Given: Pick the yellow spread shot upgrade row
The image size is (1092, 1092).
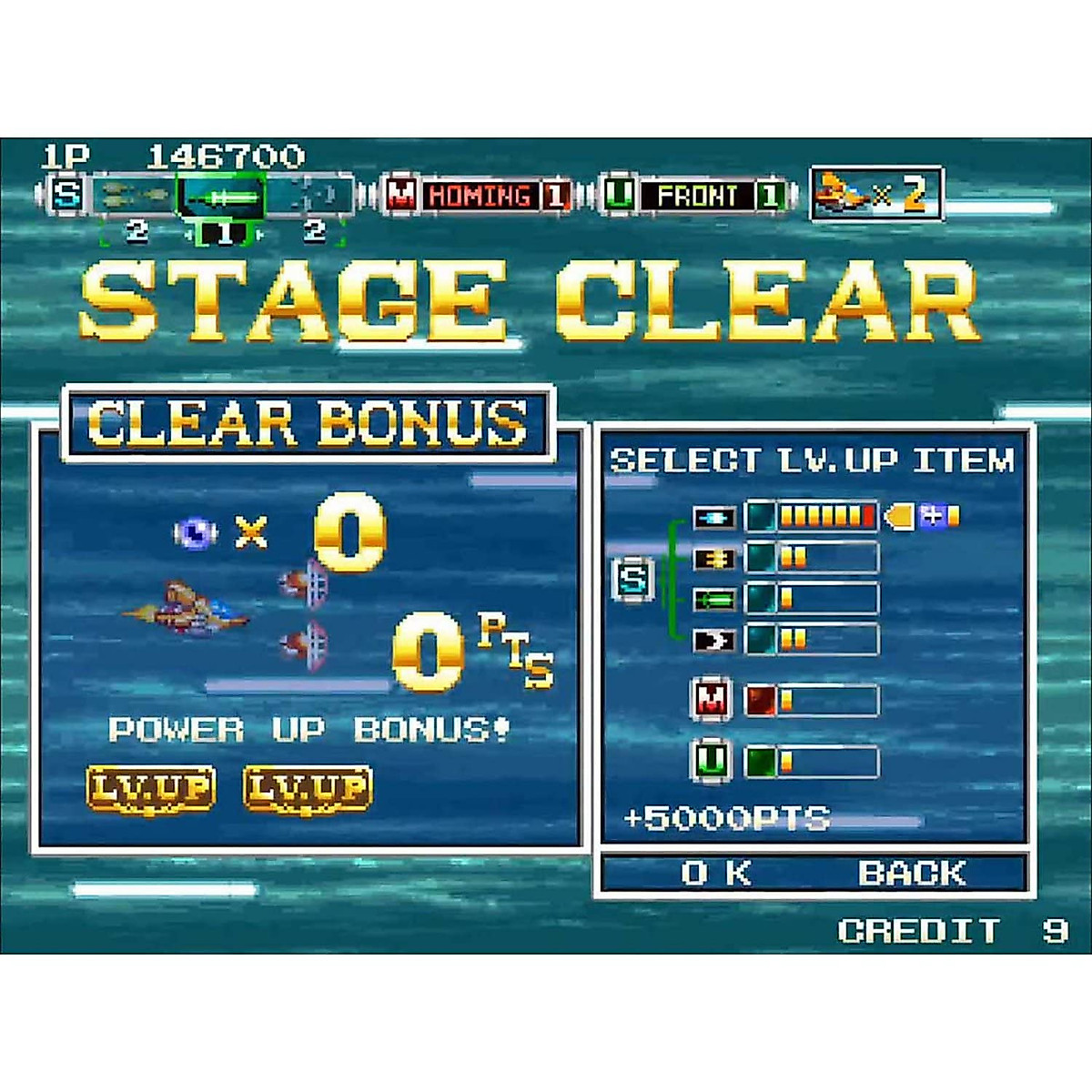Looking at the screenshot, I should [x=785, y=557].
